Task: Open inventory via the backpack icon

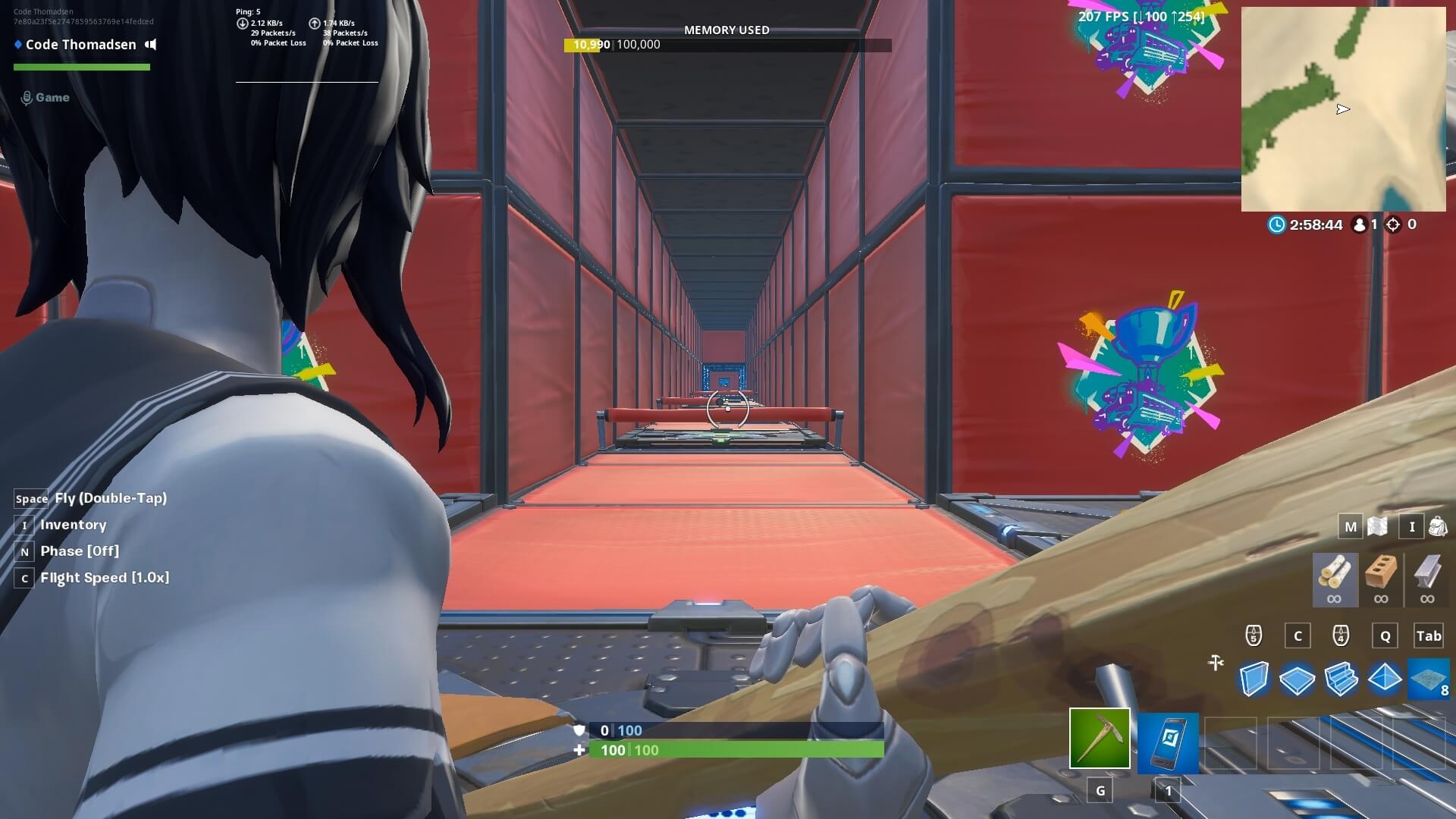Action: (x=1436, y=526)
